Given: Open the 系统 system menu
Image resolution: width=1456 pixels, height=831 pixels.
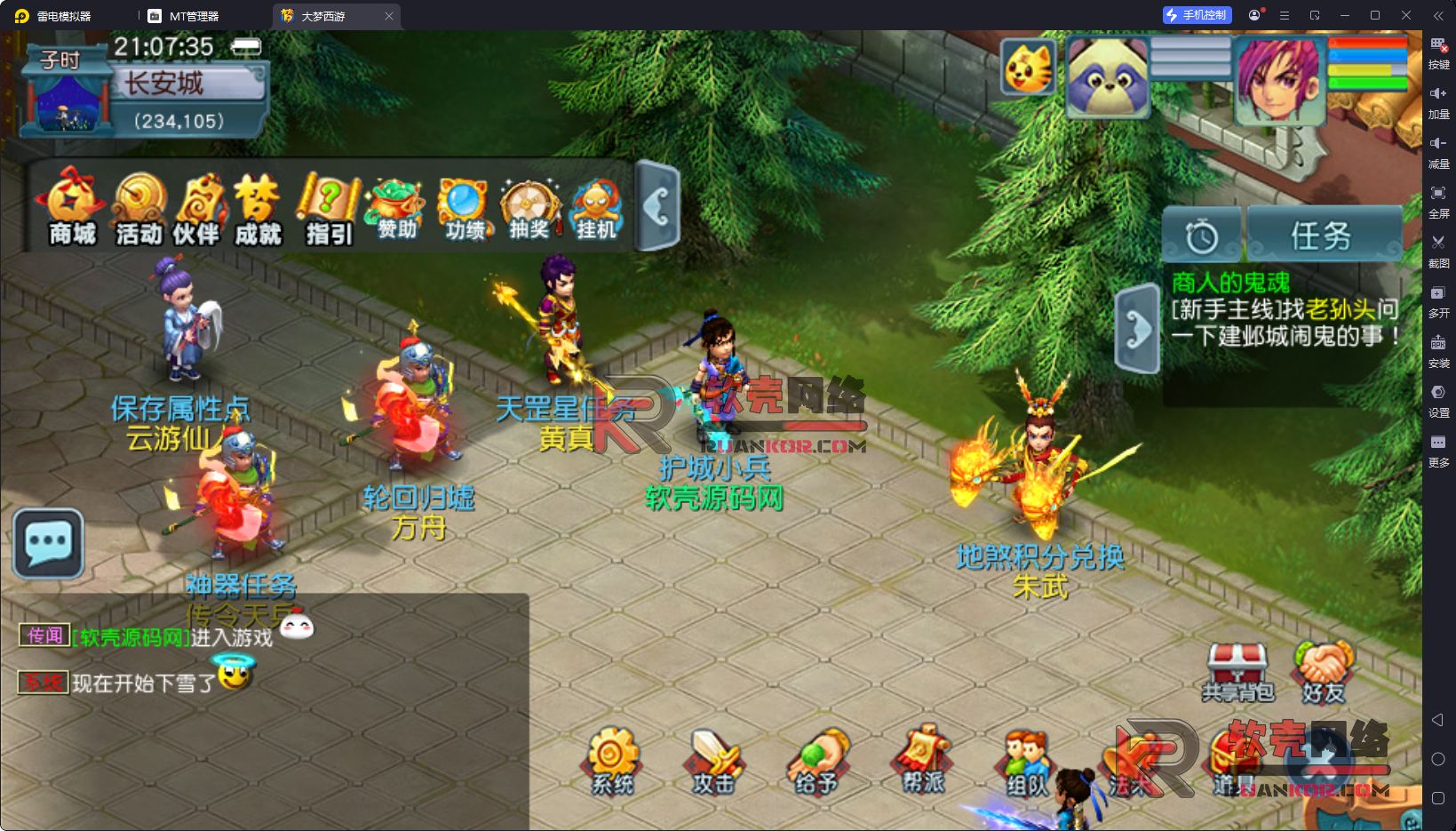Looking at the screenshot, I should coord(612,761).
